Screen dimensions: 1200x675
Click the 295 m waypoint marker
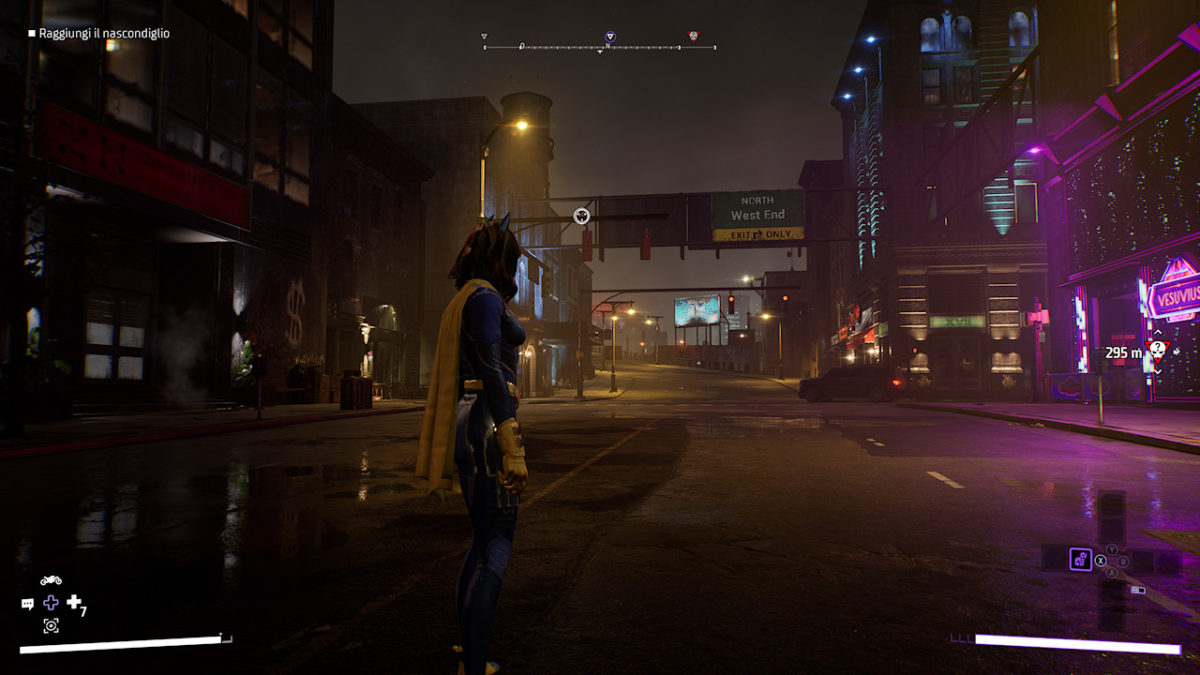1158,348
